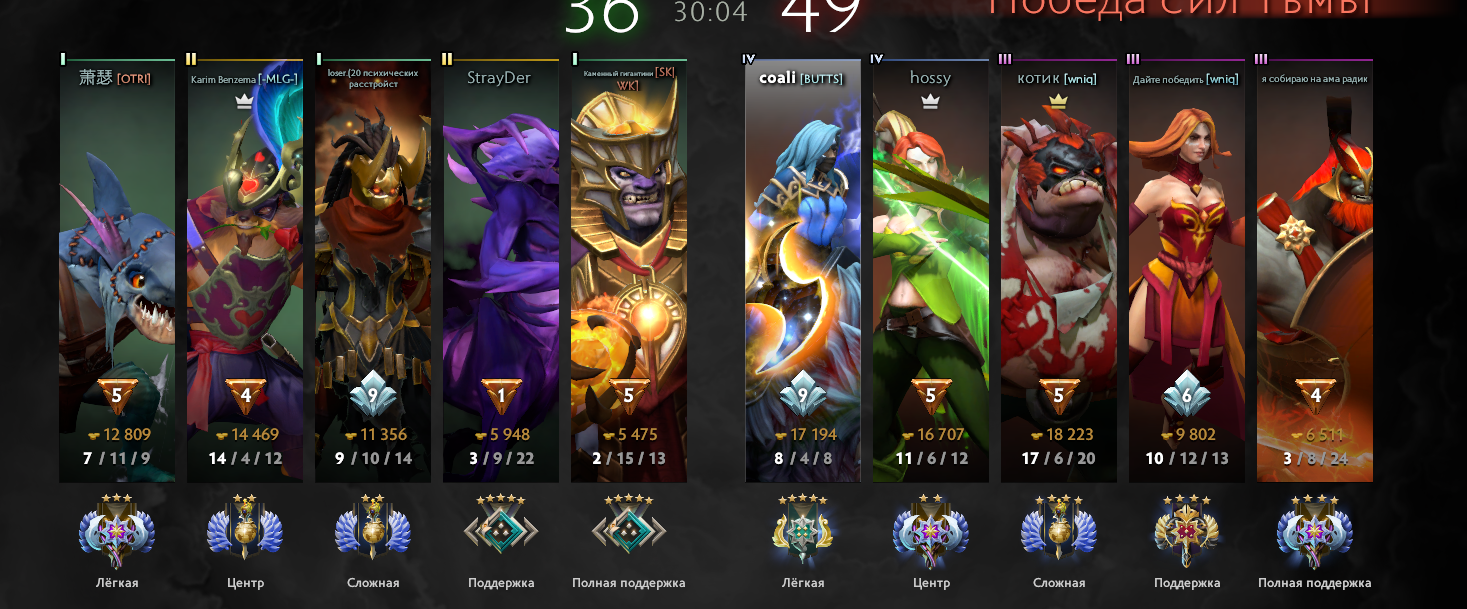
Task: Select the 萧瑟 Slark player card
Action: [117, 270]
